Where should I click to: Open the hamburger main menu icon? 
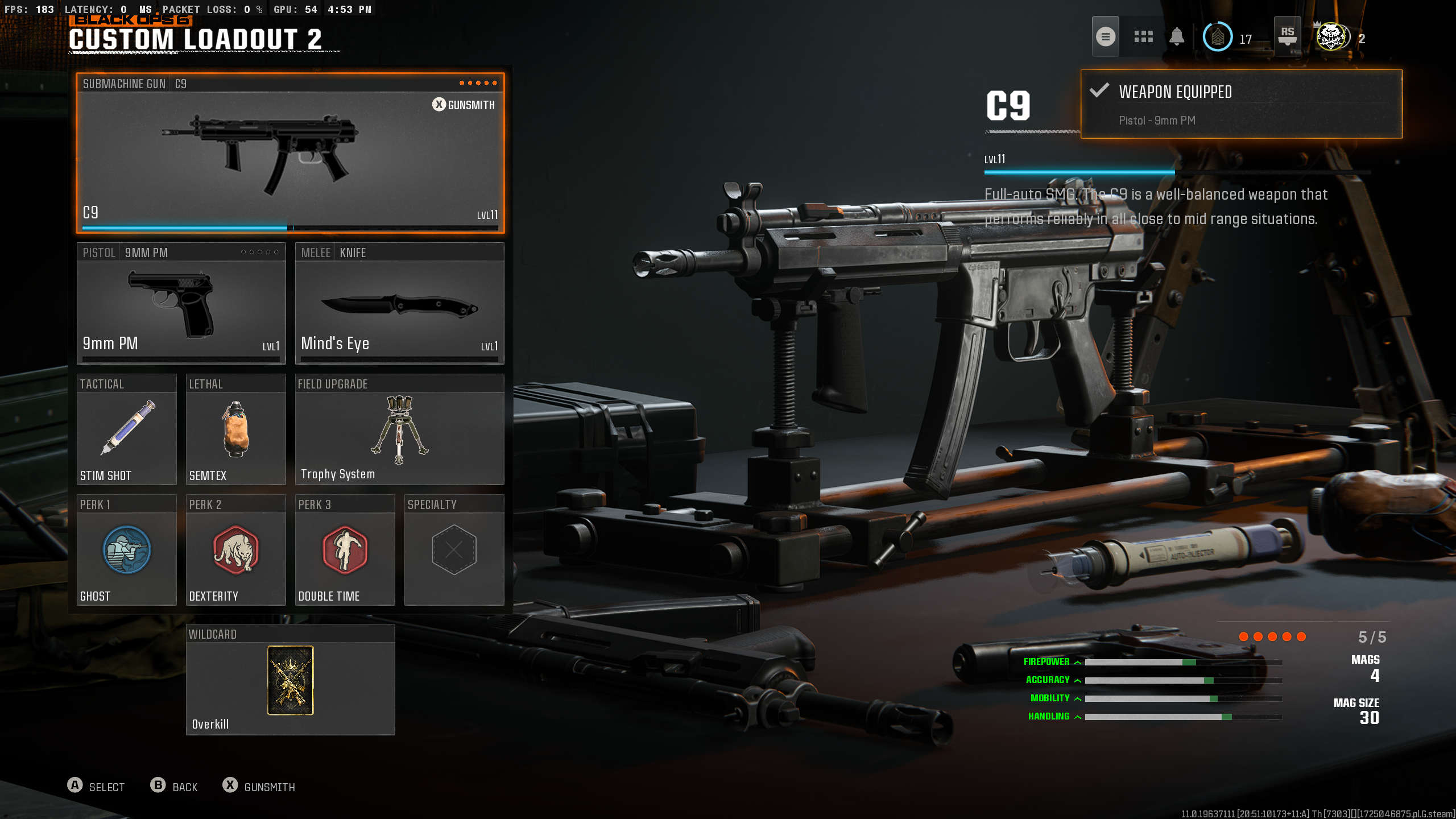click(1105, 37)
